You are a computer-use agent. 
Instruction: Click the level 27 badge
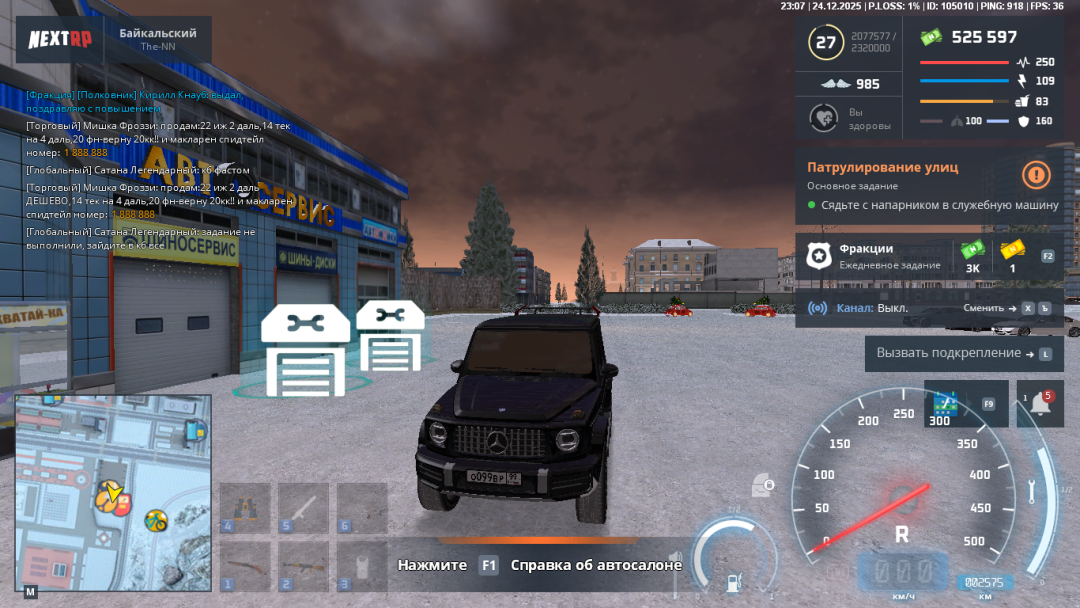826,42
